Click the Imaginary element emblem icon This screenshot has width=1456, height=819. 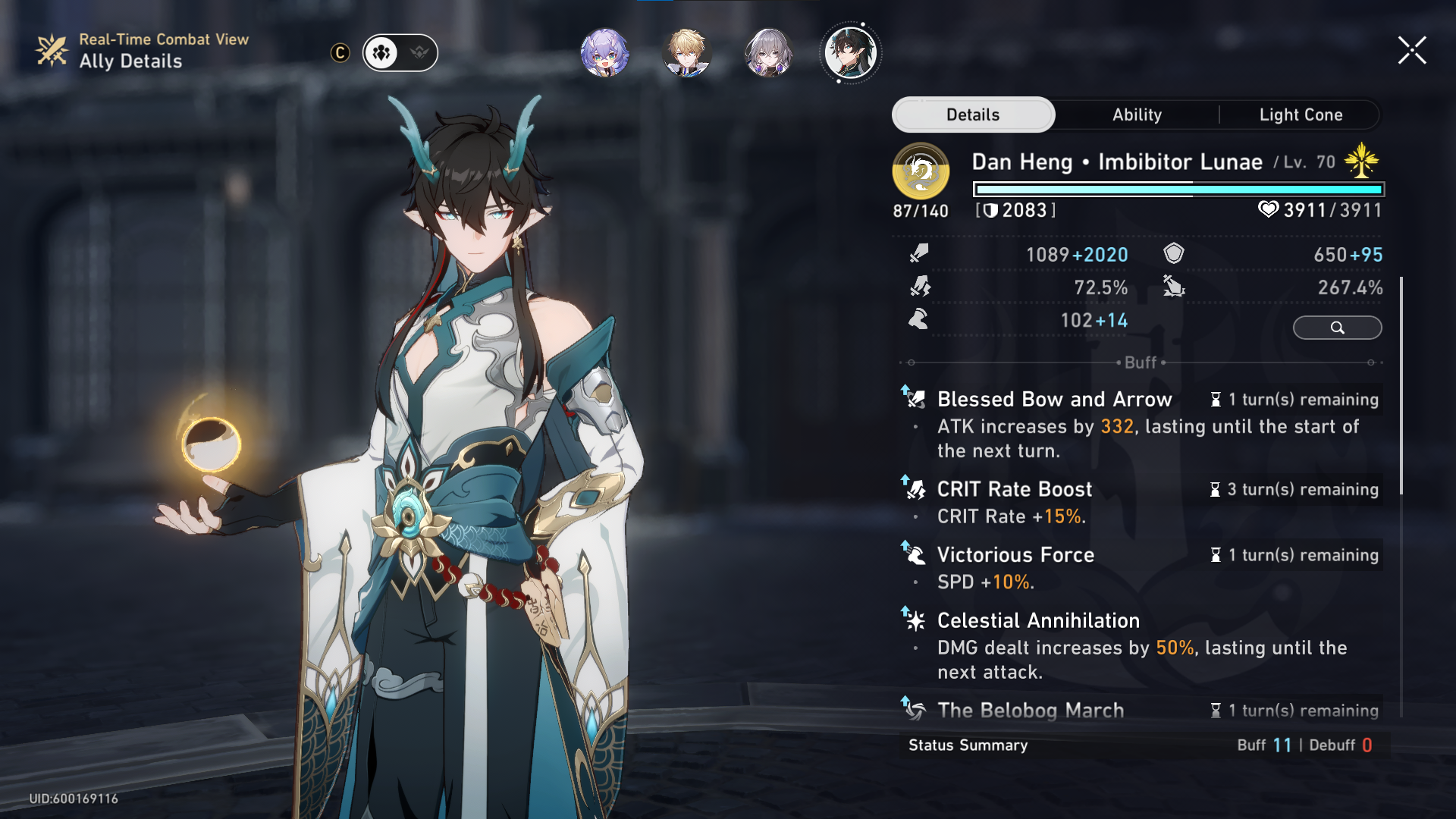[x=921, y=171]
